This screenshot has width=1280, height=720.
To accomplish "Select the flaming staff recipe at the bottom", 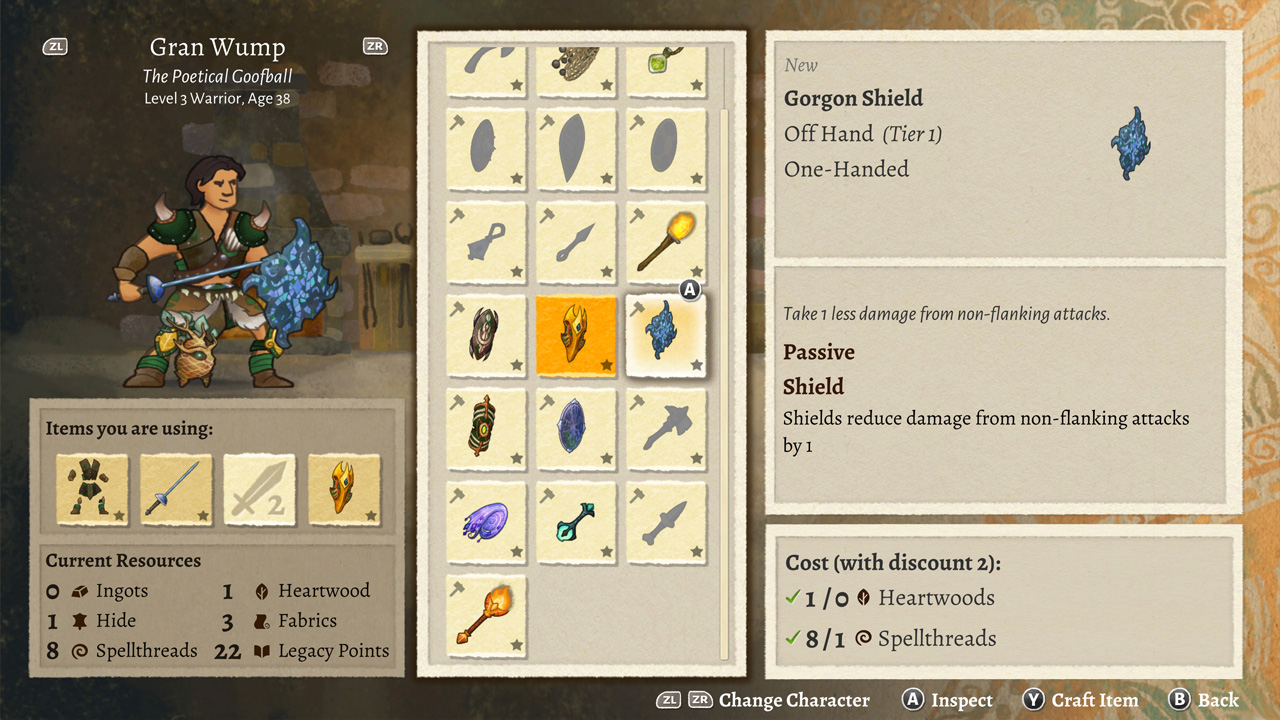I will pyautogui.click(x=486, y=614).
